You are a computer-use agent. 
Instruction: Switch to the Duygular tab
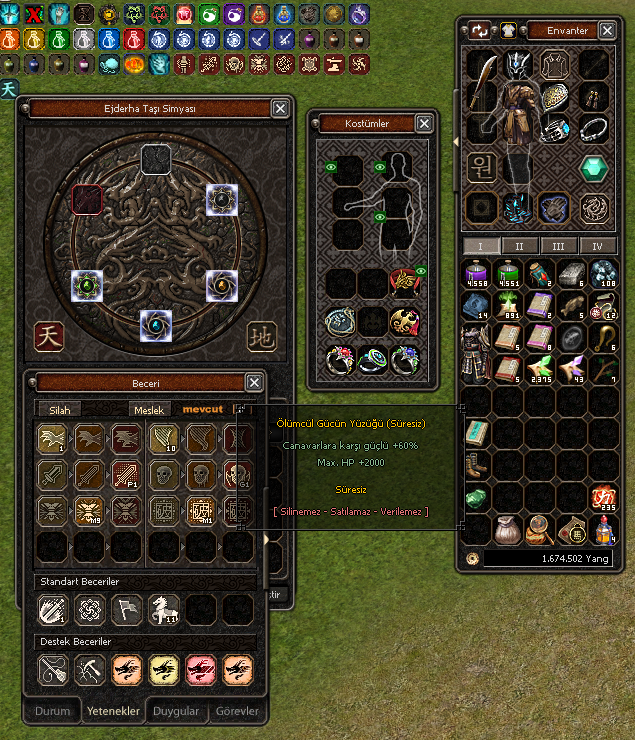coord(174,711)
